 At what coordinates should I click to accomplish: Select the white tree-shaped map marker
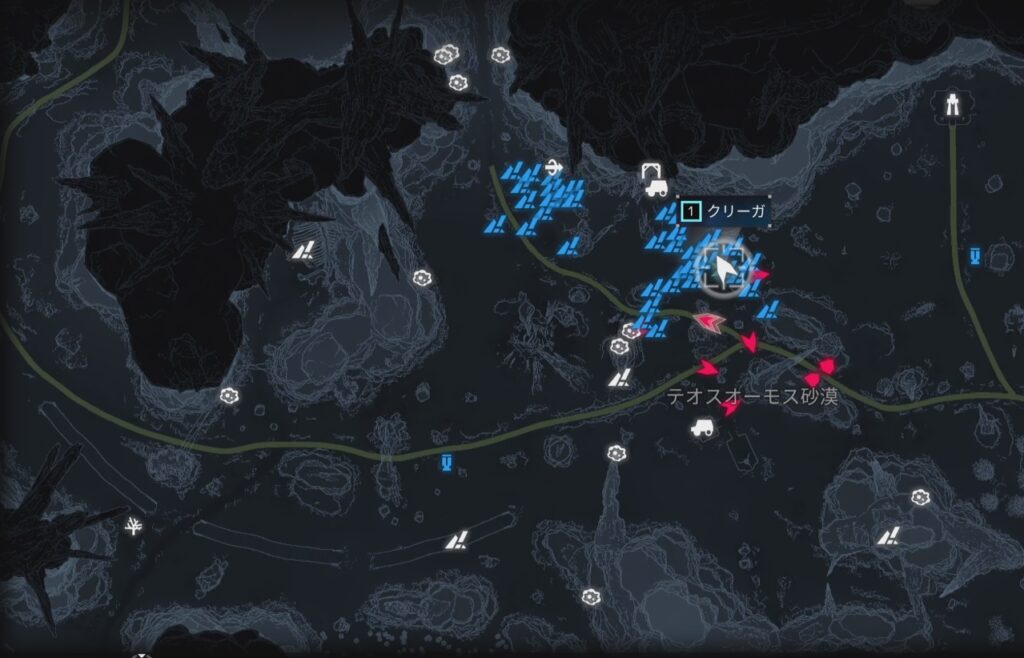[x=132, y=525]
